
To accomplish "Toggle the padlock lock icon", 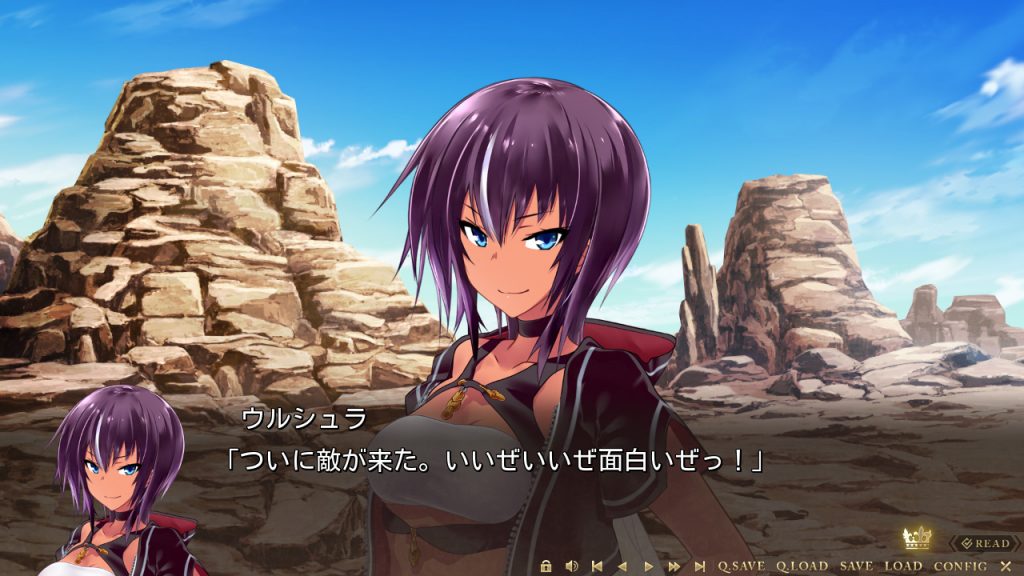I will 546,566.
